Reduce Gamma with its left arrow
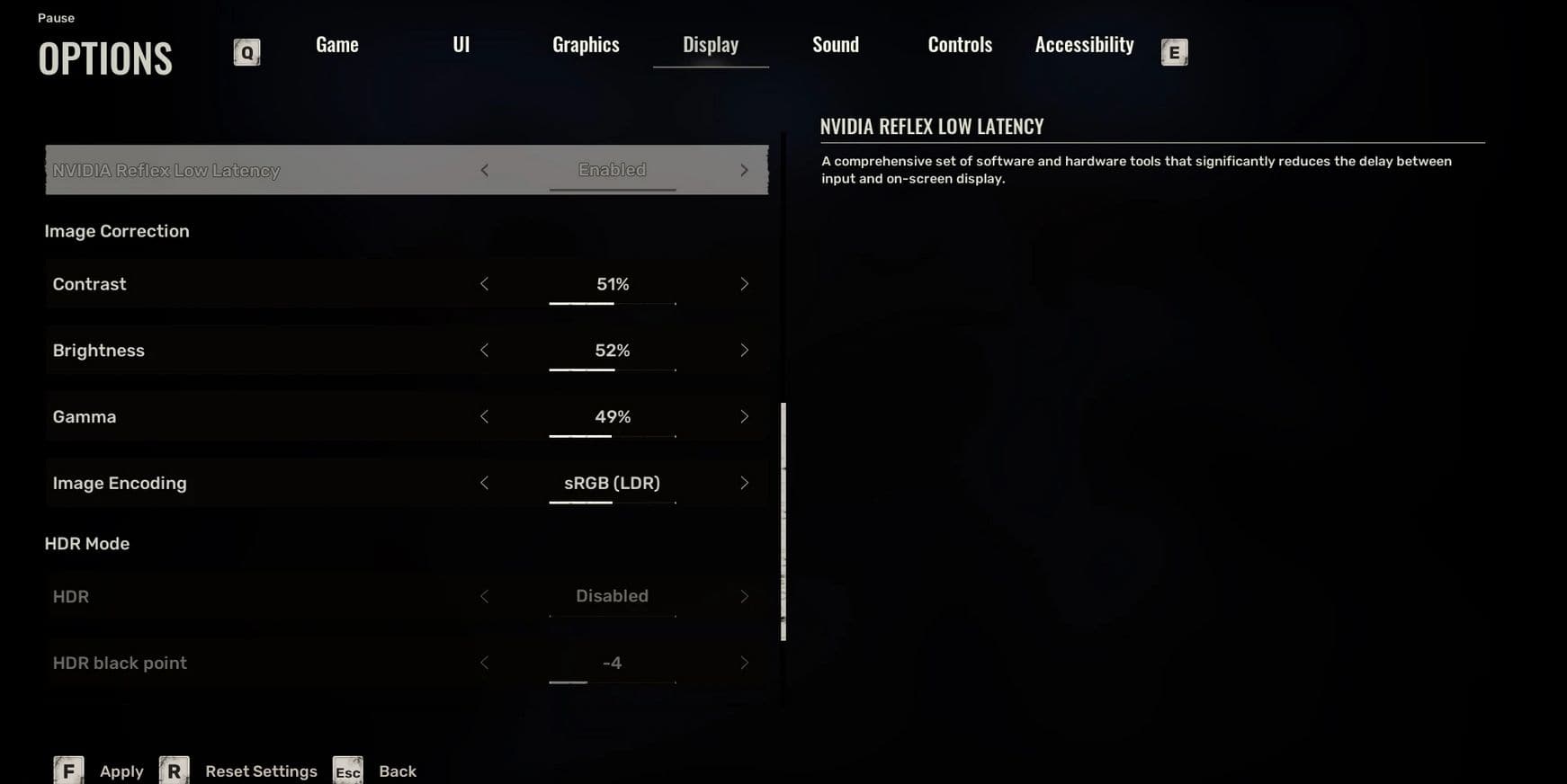This screenshot has height=784, width=1567. (484, 417)
